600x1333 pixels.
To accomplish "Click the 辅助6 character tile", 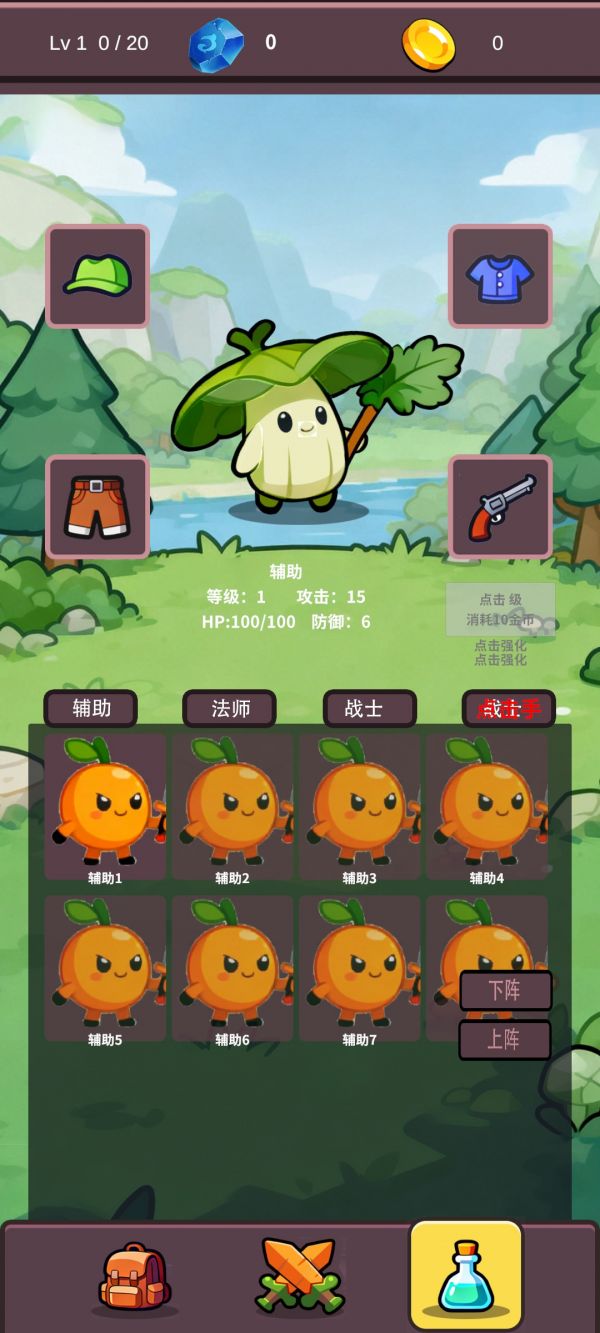I will (232, 968).
